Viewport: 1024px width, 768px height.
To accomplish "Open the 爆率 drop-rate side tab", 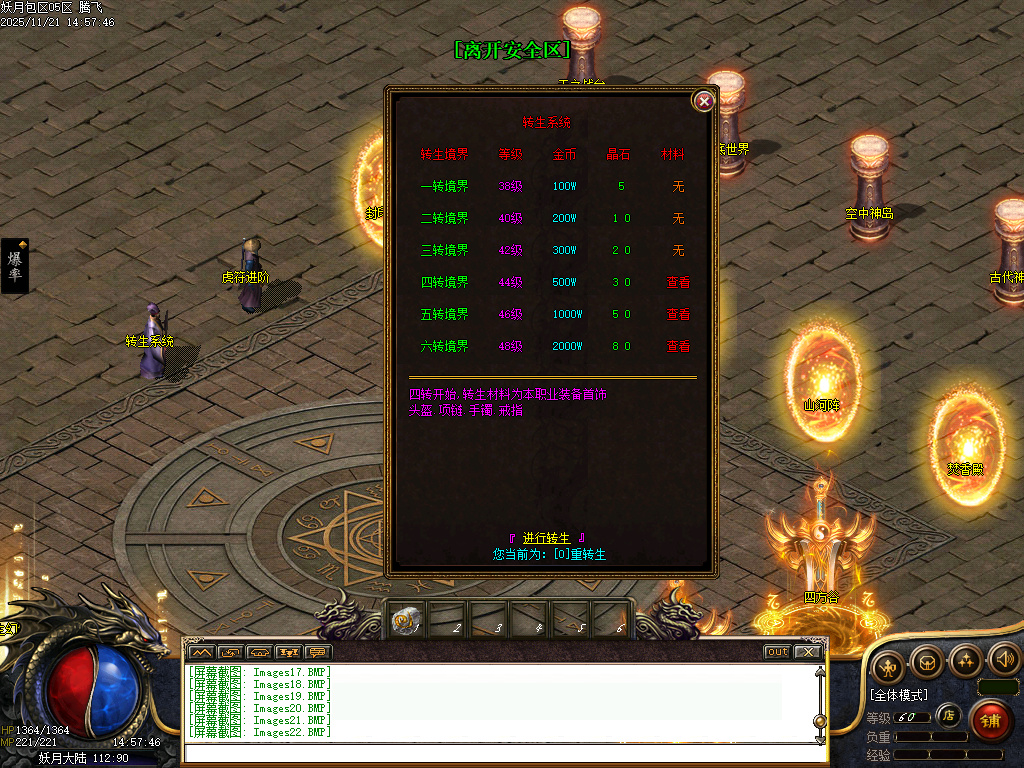I will [15, 266].
